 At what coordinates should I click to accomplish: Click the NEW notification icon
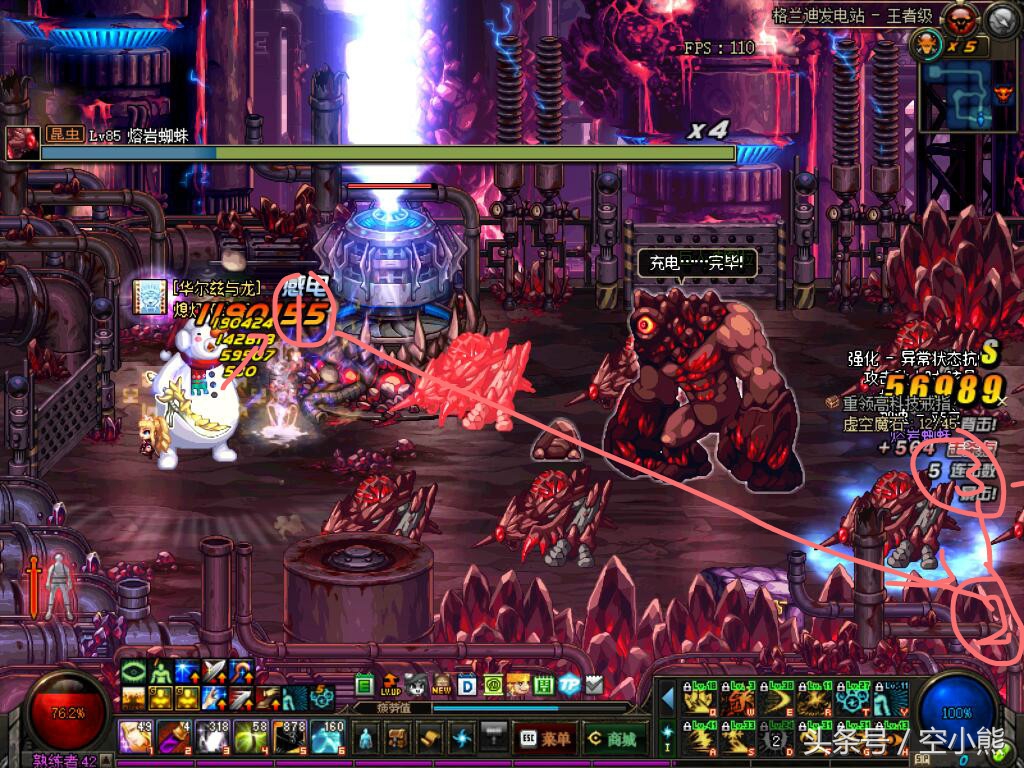441,684
